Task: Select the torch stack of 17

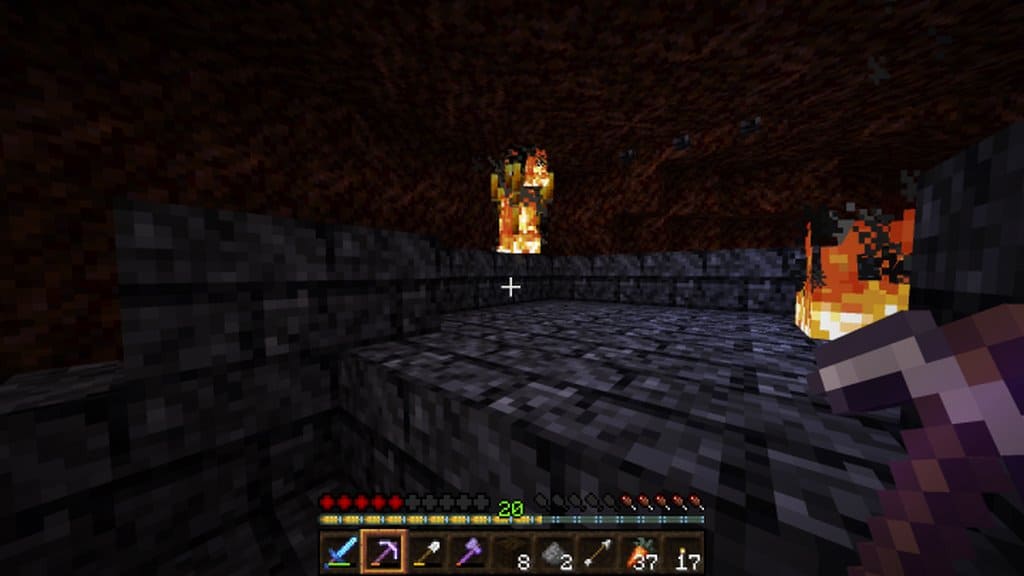Action: click(x=683, y=552)
